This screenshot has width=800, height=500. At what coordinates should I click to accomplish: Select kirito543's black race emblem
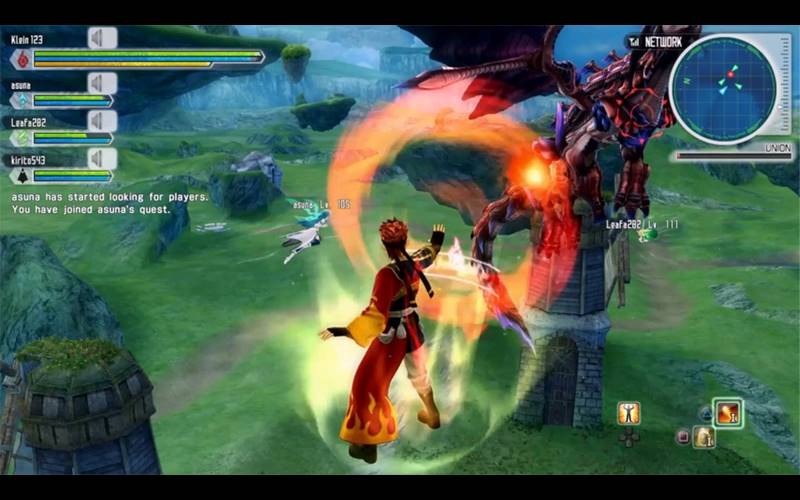tap(19, 176)
